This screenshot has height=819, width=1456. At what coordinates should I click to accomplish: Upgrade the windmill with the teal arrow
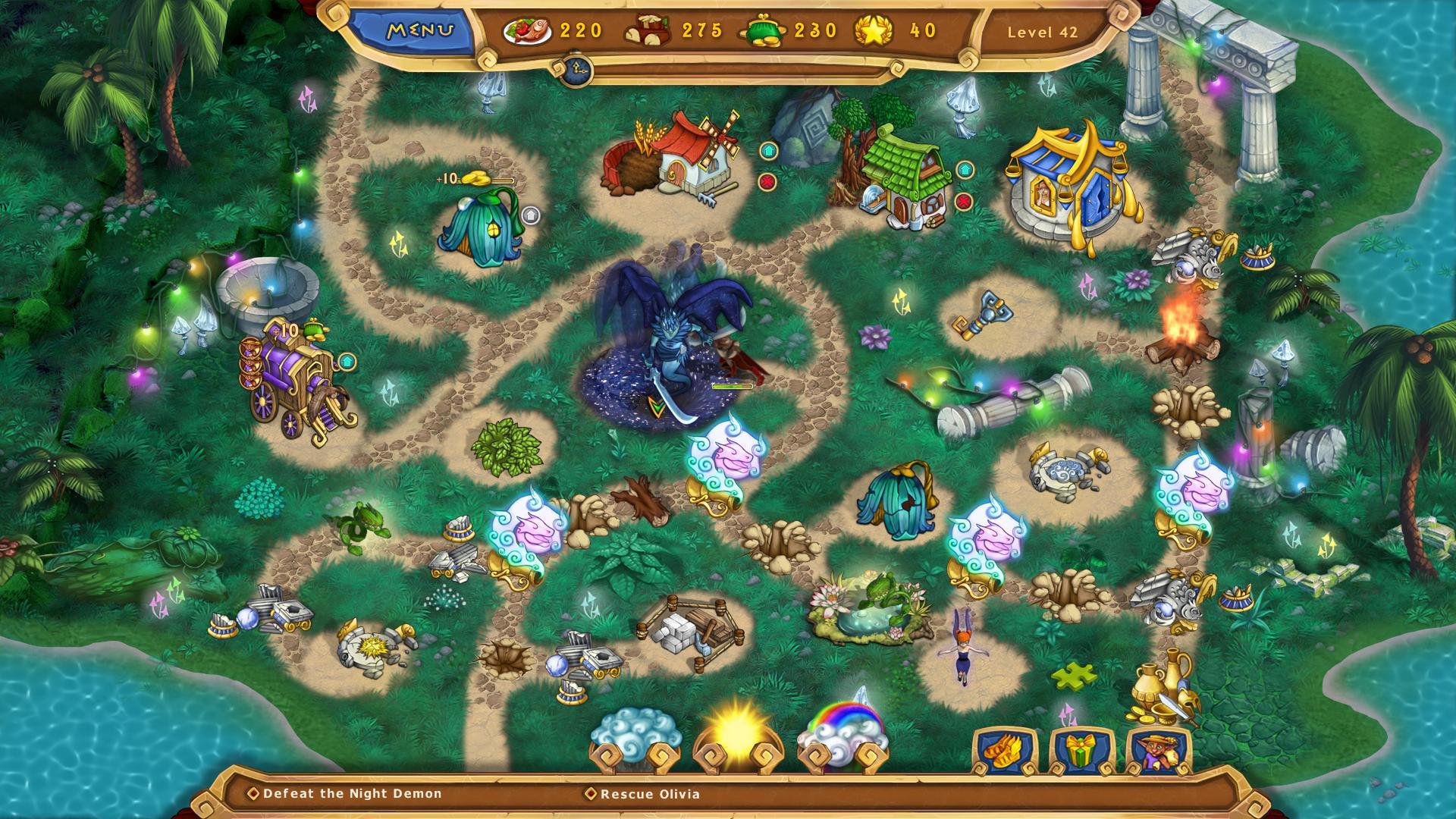770,152
